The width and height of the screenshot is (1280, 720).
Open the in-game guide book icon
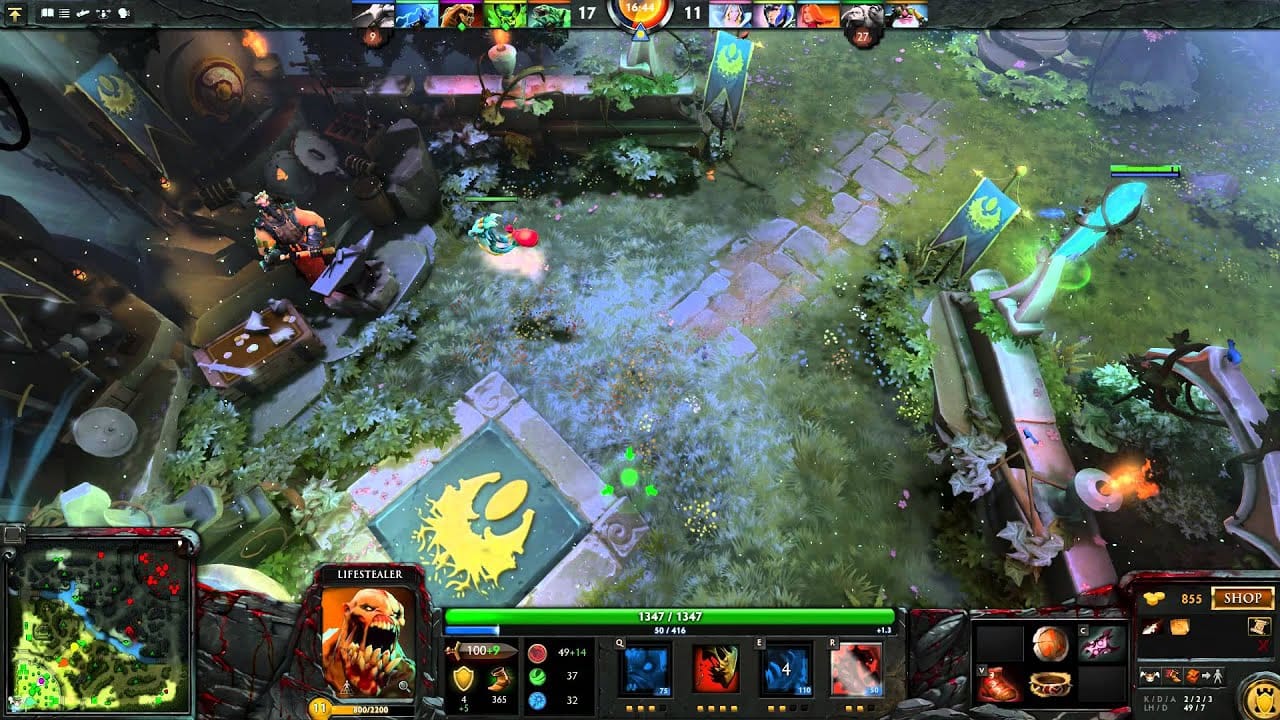(x=47, y=14)
